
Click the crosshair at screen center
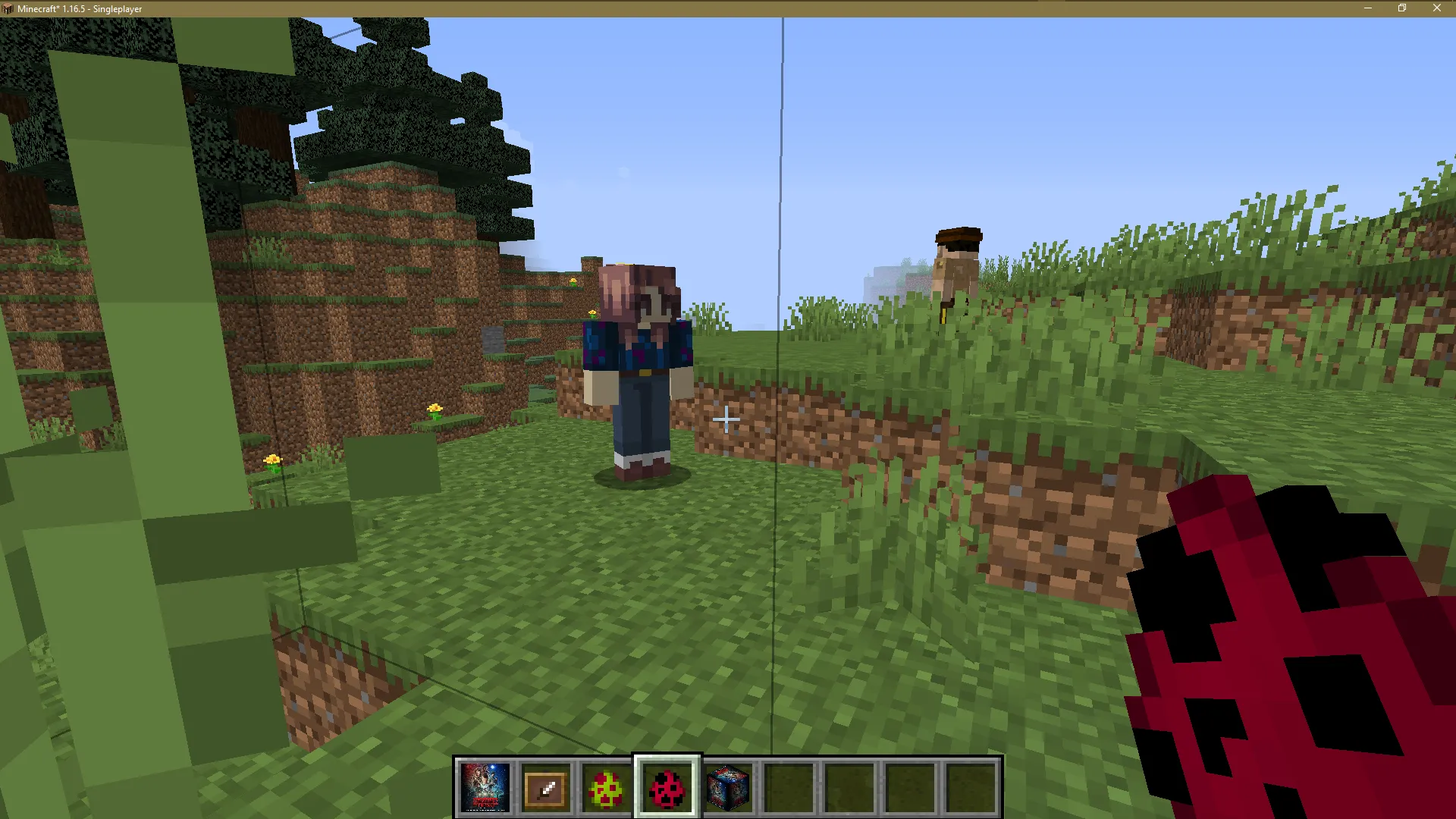(726, 419)
